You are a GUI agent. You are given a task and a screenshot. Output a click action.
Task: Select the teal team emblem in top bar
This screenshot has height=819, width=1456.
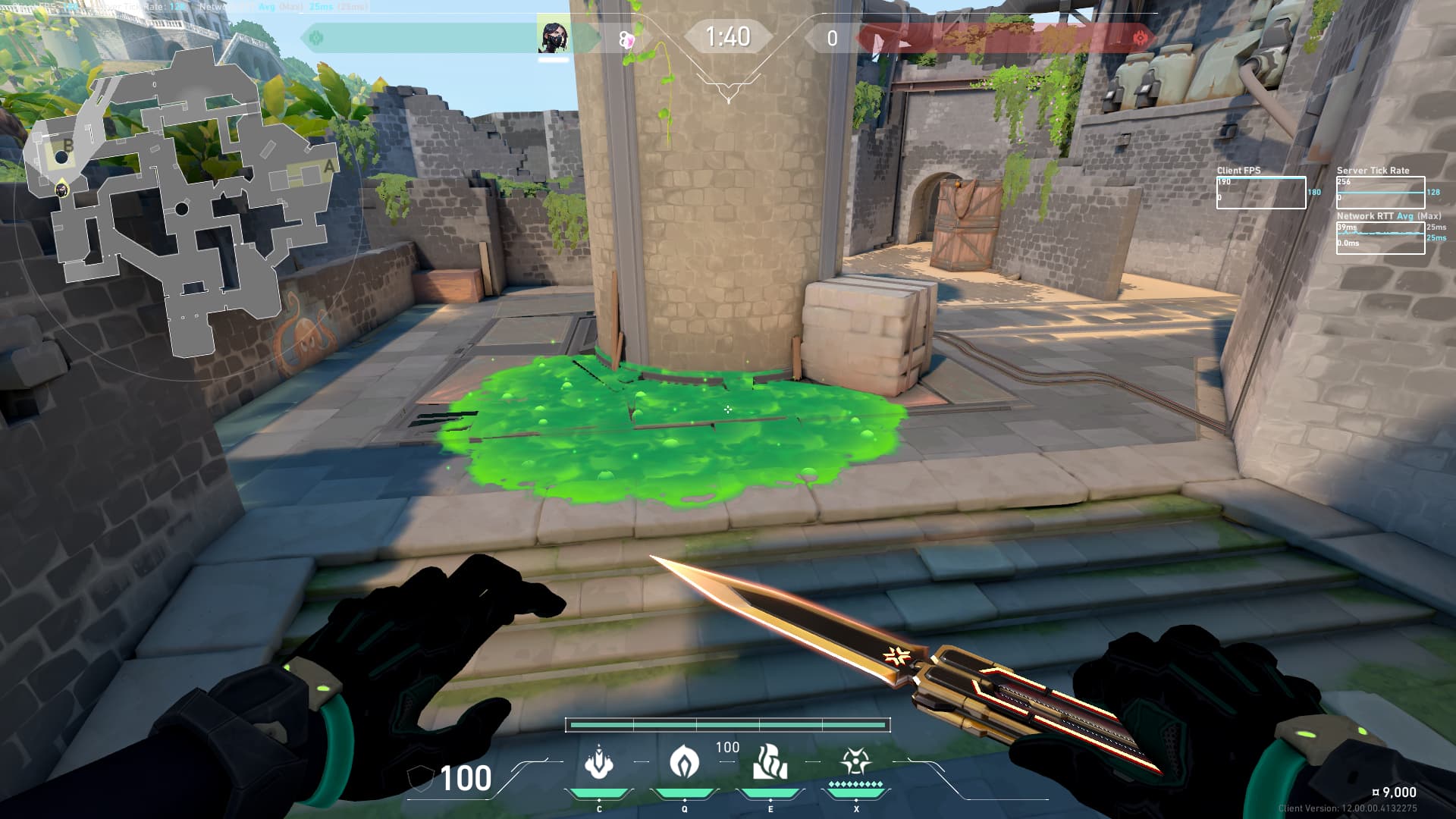pos(316,38)
